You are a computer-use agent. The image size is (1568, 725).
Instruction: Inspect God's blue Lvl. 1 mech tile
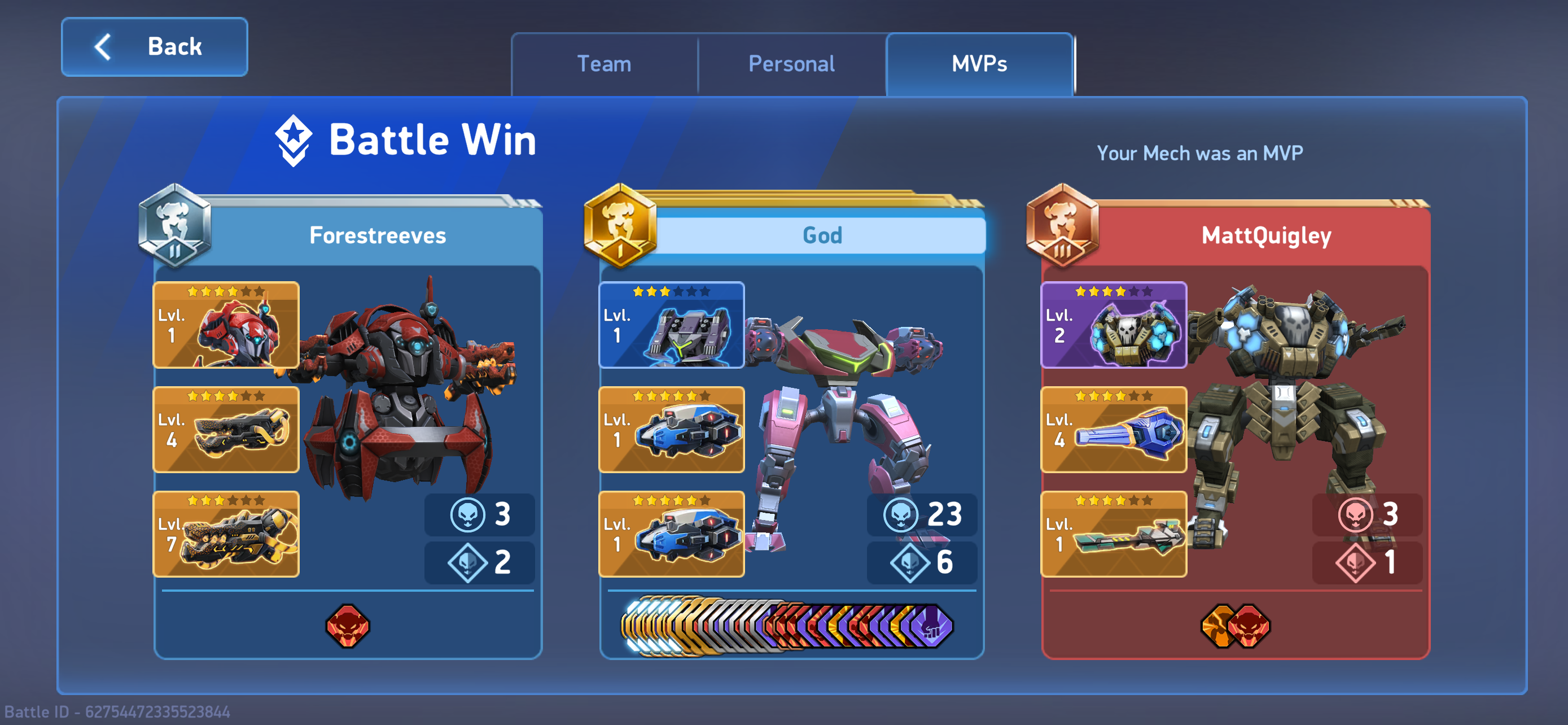(x=671, y=325)
